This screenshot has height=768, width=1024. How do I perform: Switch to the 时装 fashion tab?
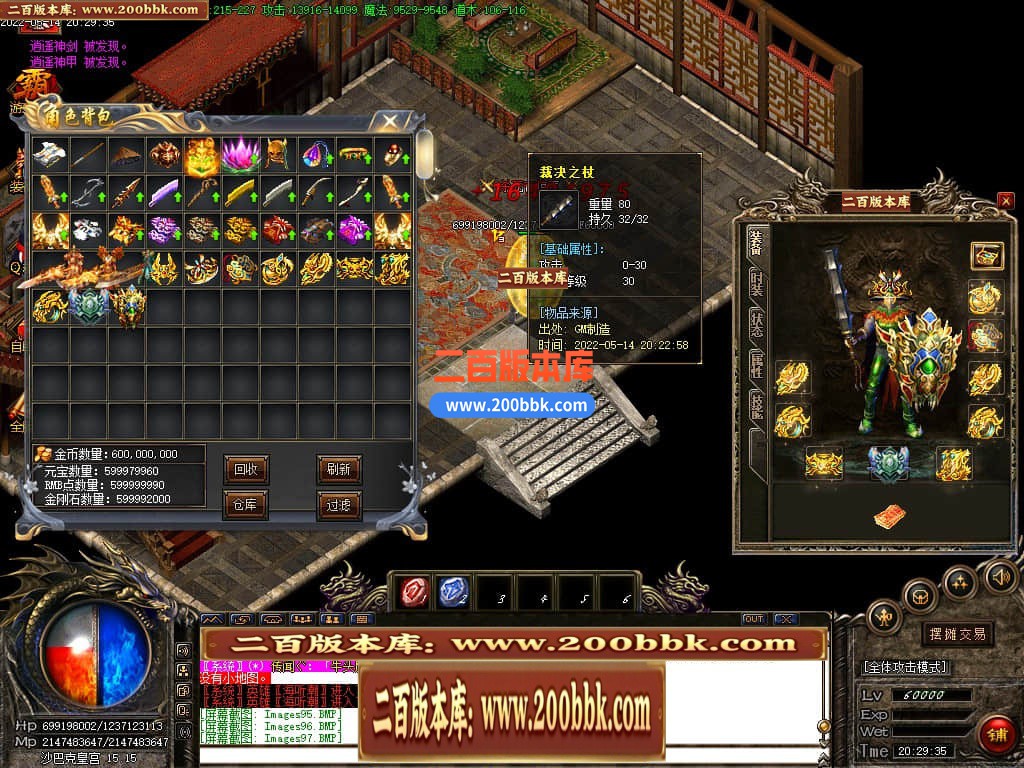click(757, 282)
